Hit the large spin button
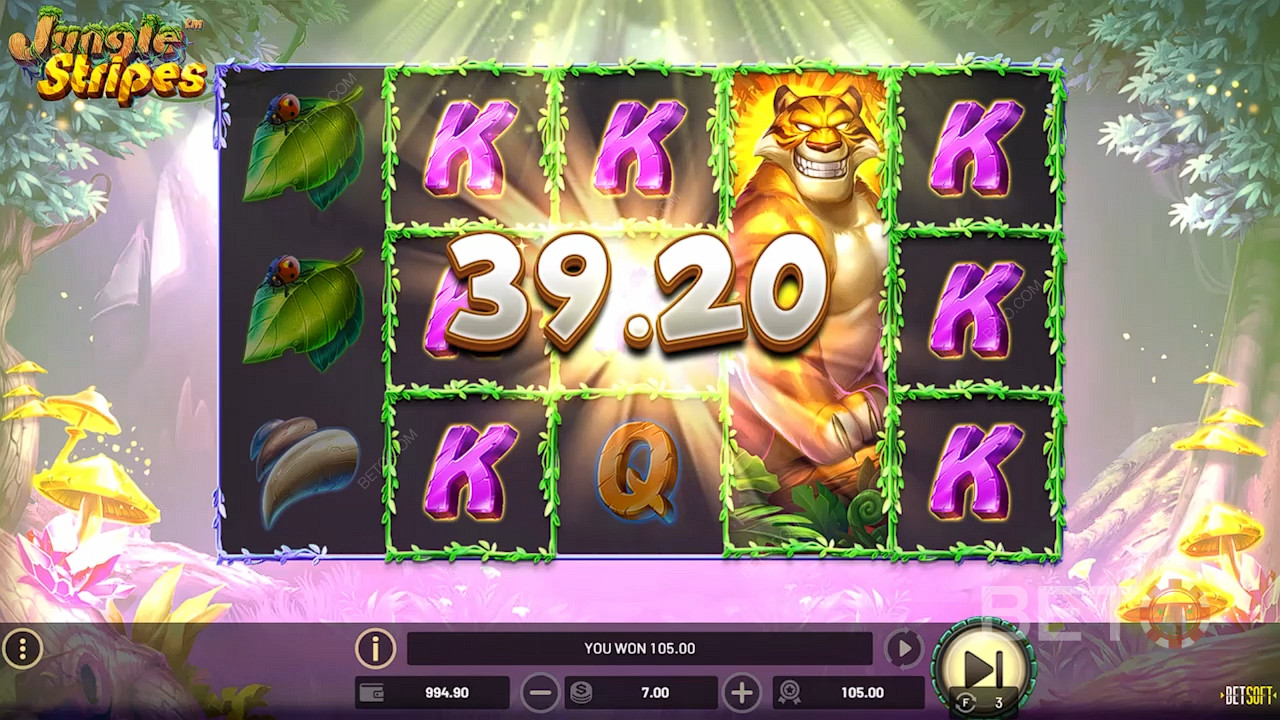Image resolution: width=1280 pixels, height=720 pixels. [981, 667]
